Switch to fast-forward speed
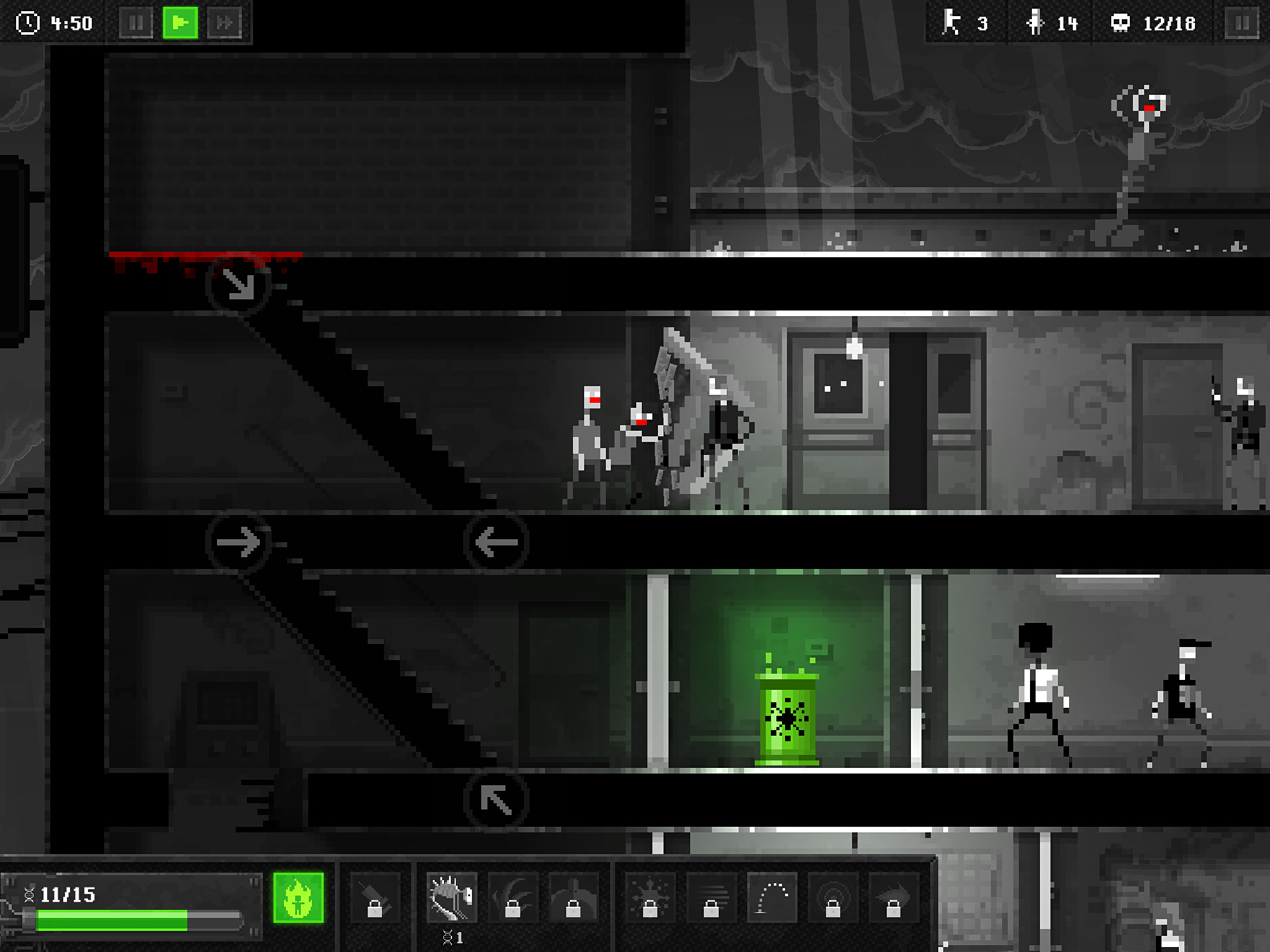Screen dimensions: 1270x952 224,24
